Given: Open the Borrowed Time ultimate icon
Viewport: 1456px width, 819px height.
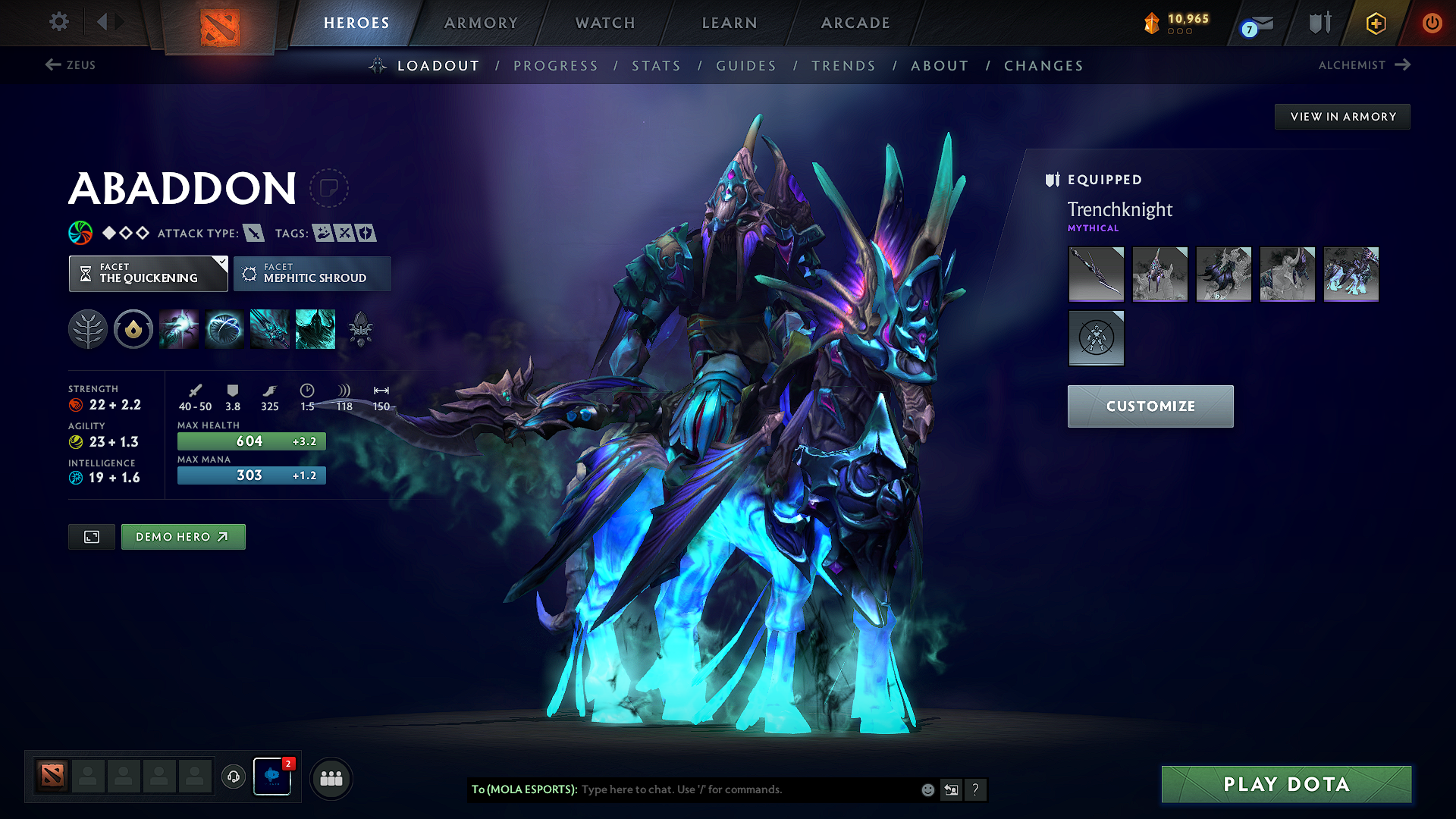Looking at the screenshot, I should (x=315, y=328).
